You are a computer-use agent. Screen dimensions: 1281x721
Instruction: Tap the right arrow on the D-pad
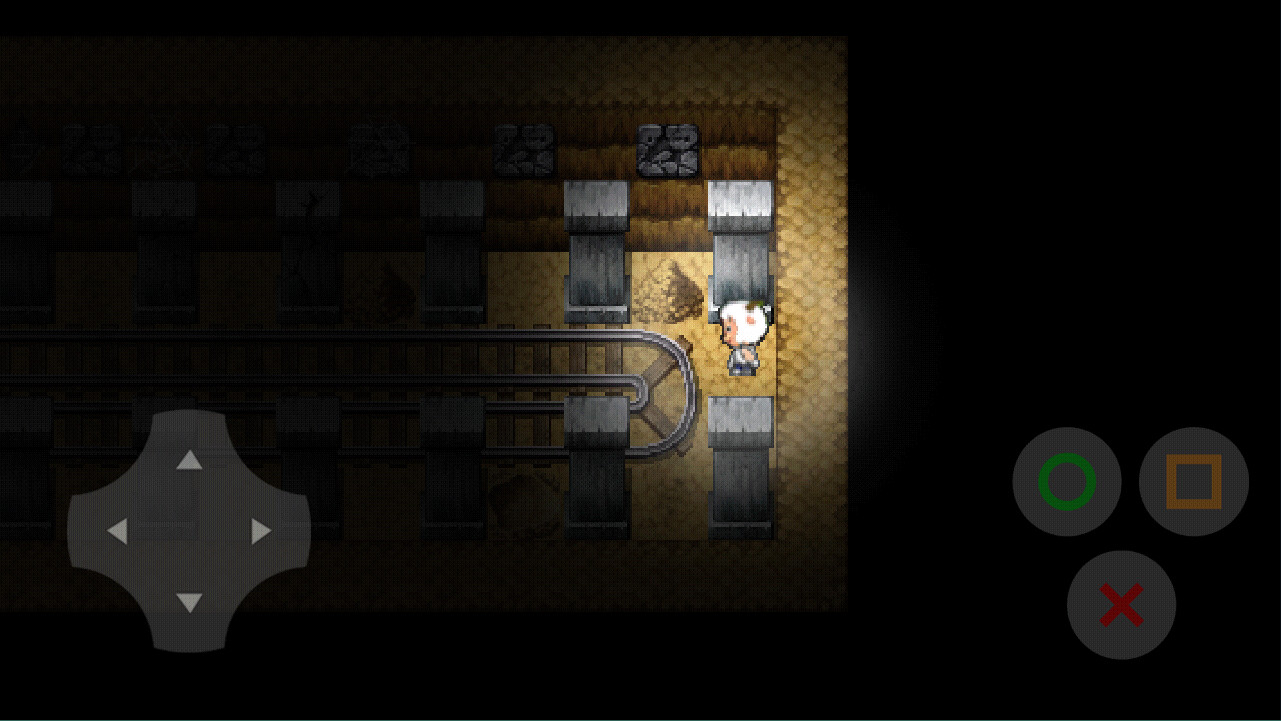click(261, 531)
